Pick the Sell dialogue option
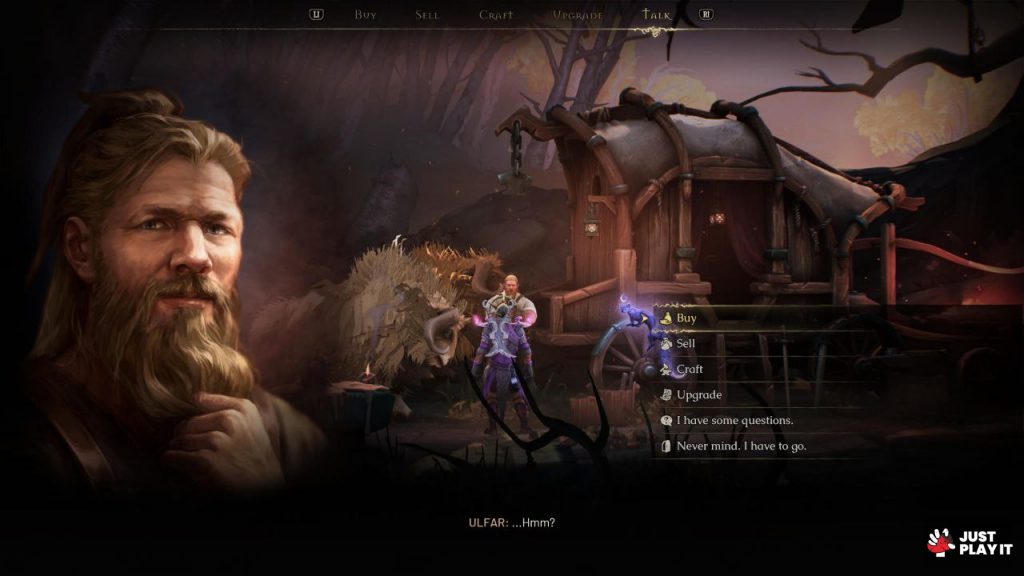The image size is (1024, 576). coord(685,343)
